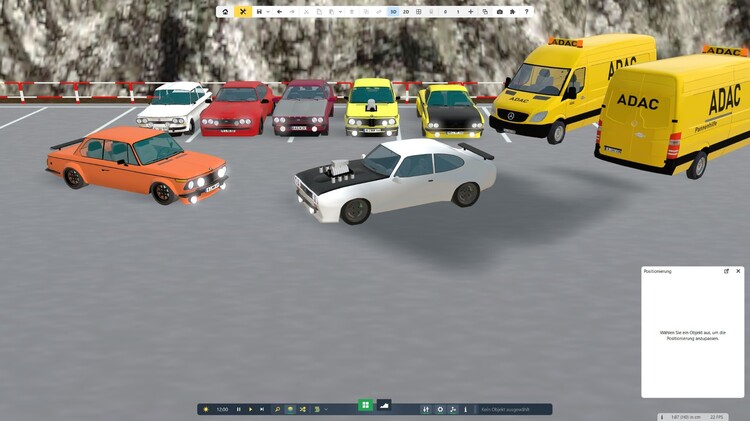
Task: Switch to 3D view mode
Action: [393, 12]
